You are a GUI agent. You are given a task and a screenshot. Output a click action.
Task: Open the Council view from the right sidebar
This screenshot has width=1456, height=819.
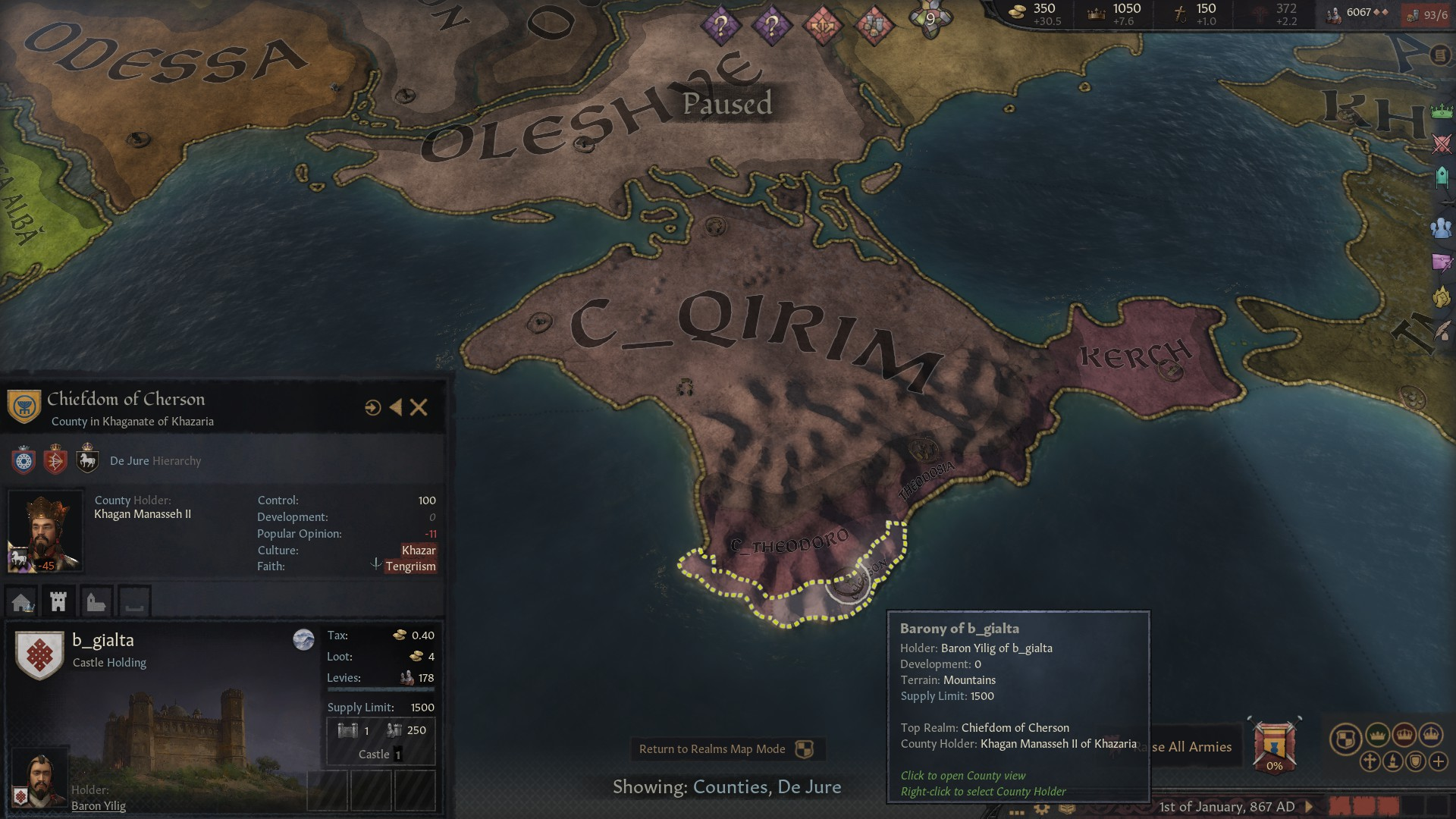coord(1440,175)
